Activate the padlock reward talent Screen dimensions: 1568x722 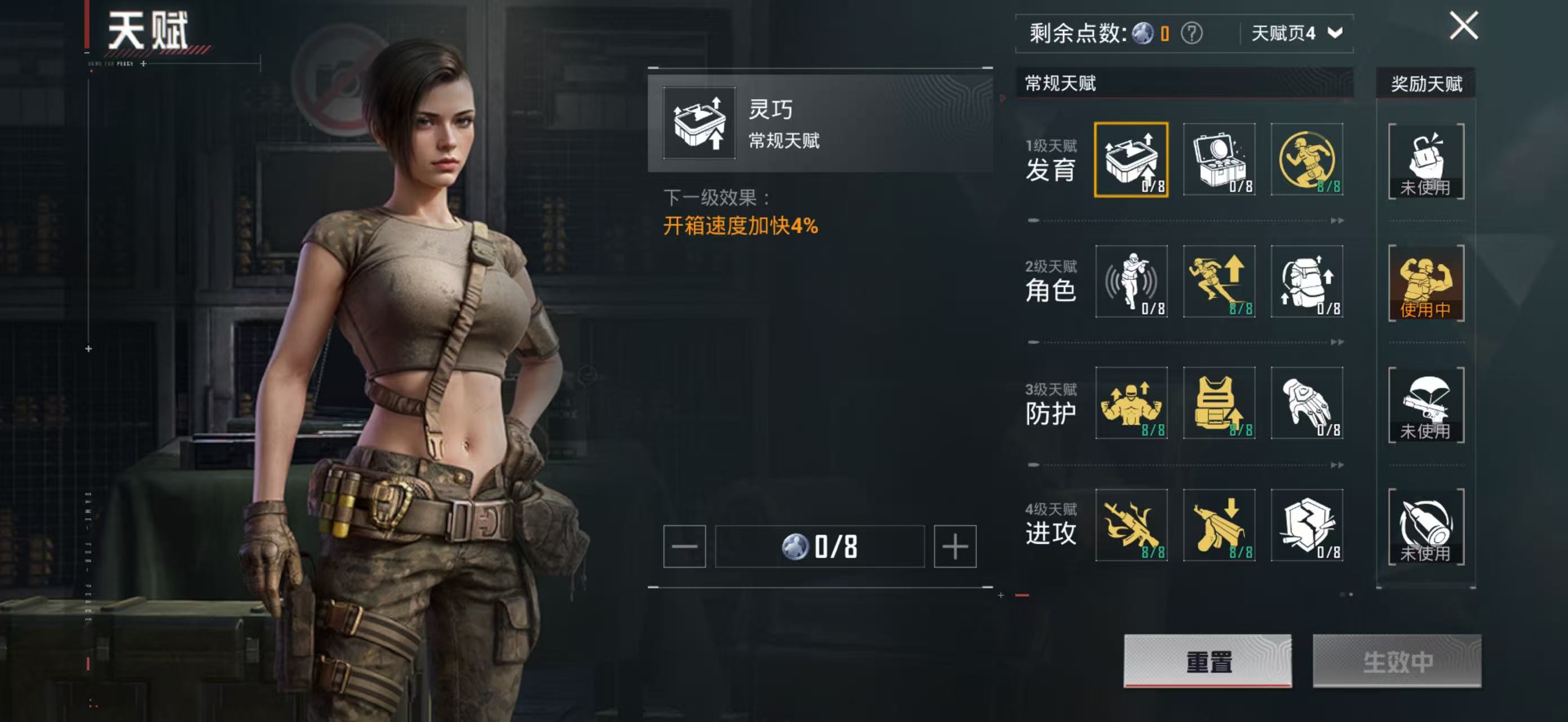pyautogui.click(x=1425, y=161)
